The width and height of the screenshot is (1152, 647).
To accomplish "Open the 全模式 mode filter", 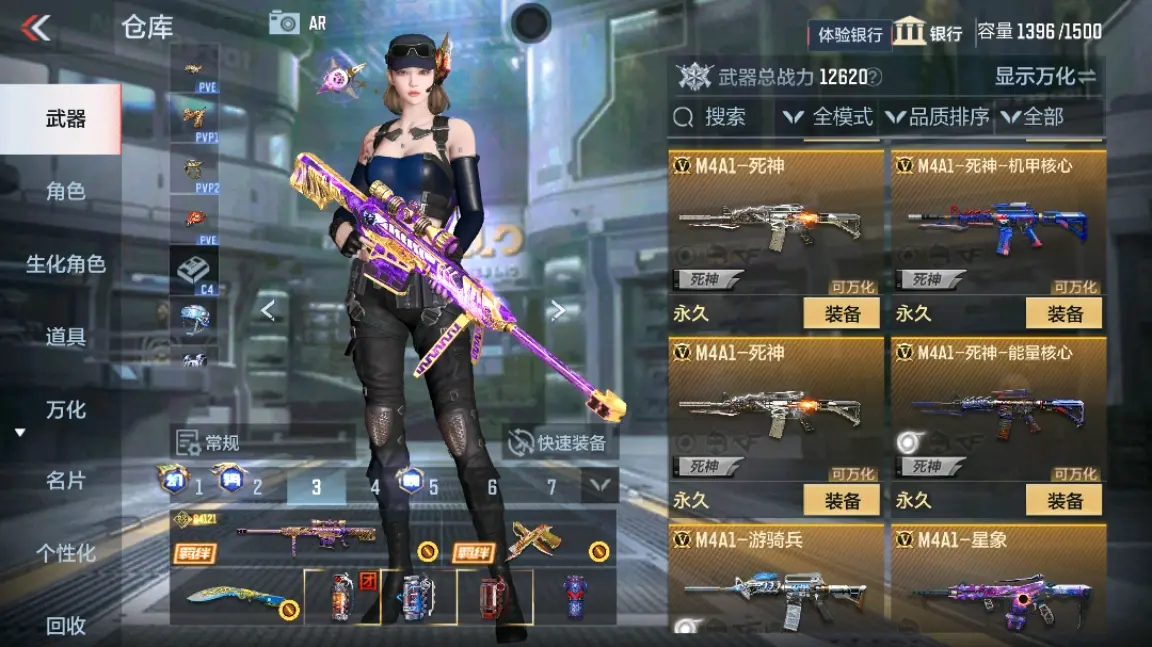I will point(829,117).
